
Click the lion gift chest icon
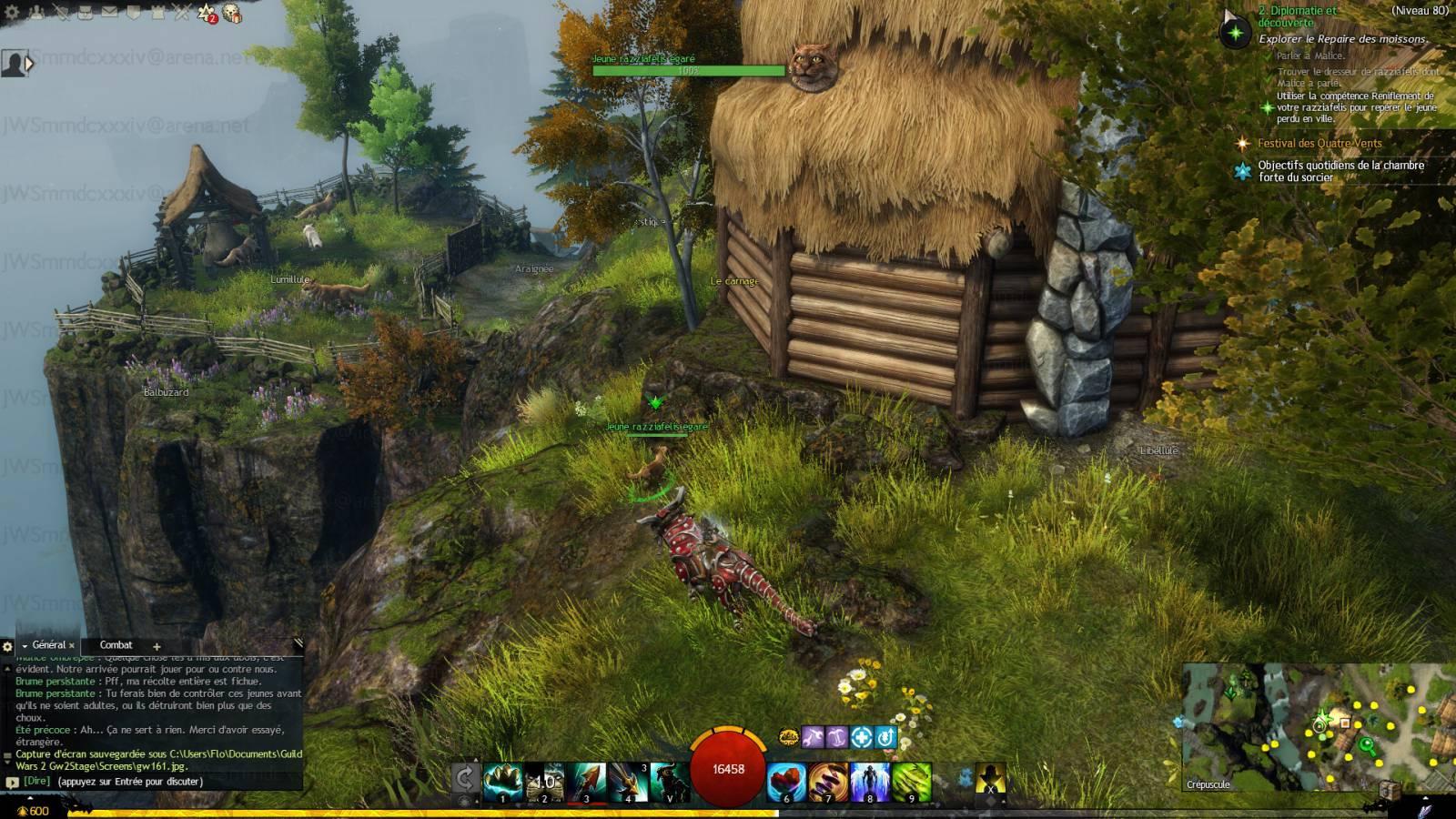coord(232,13)
